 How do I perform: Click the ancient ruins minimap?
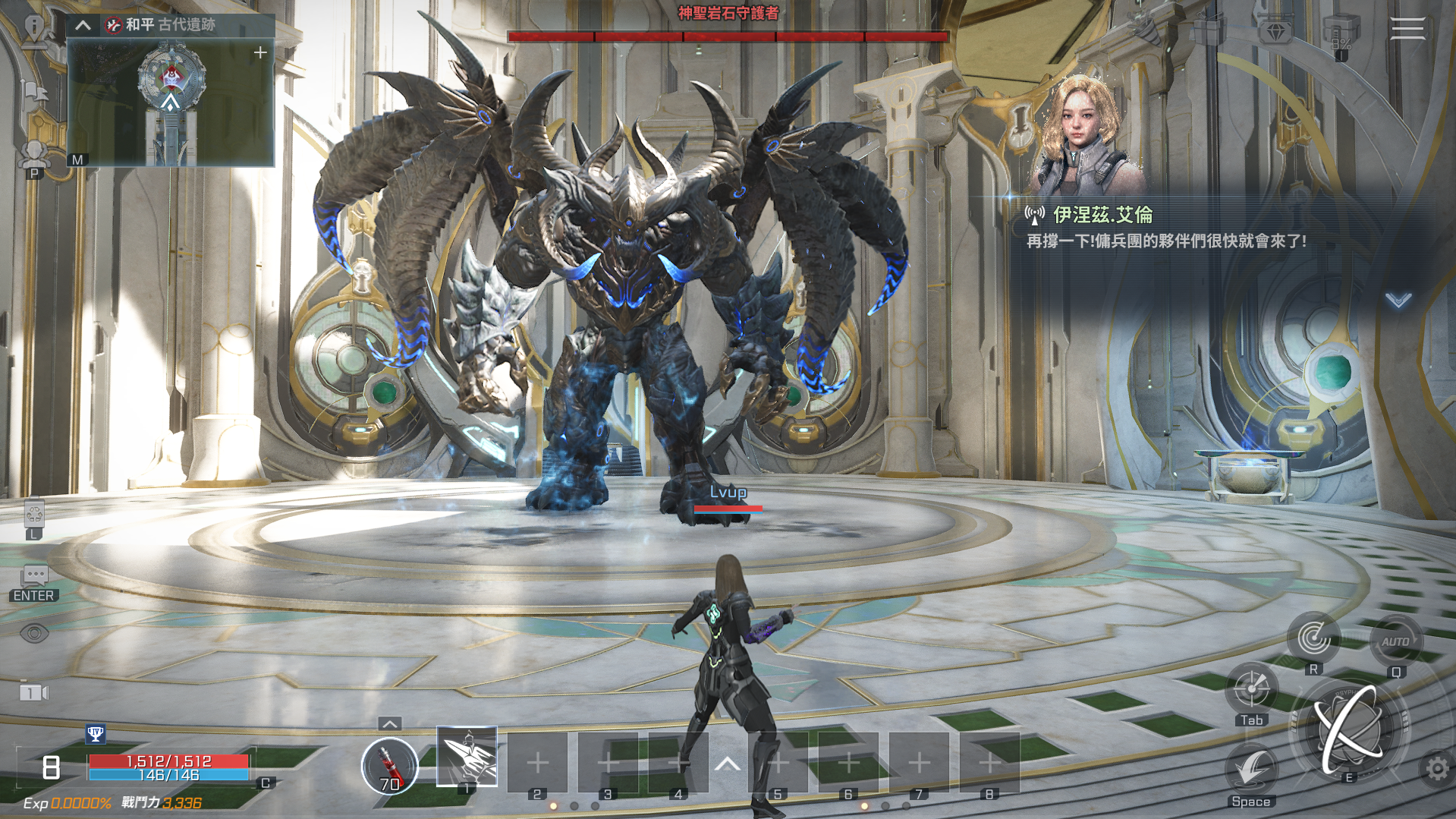pos(171,102)
